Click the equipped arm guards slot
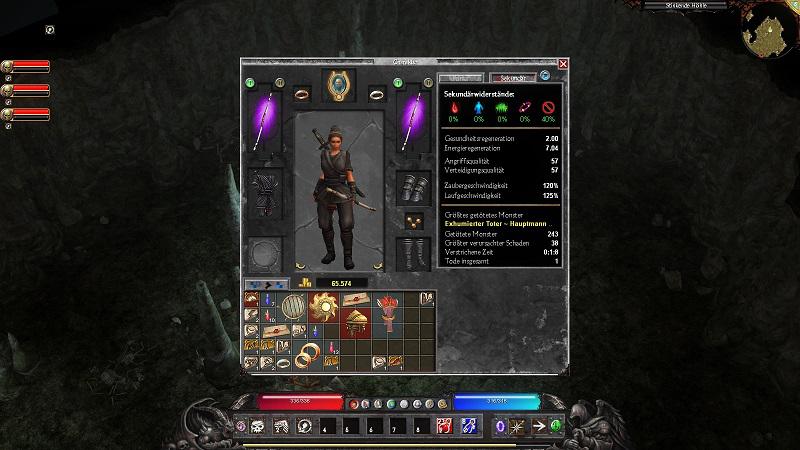 (413, 188)
